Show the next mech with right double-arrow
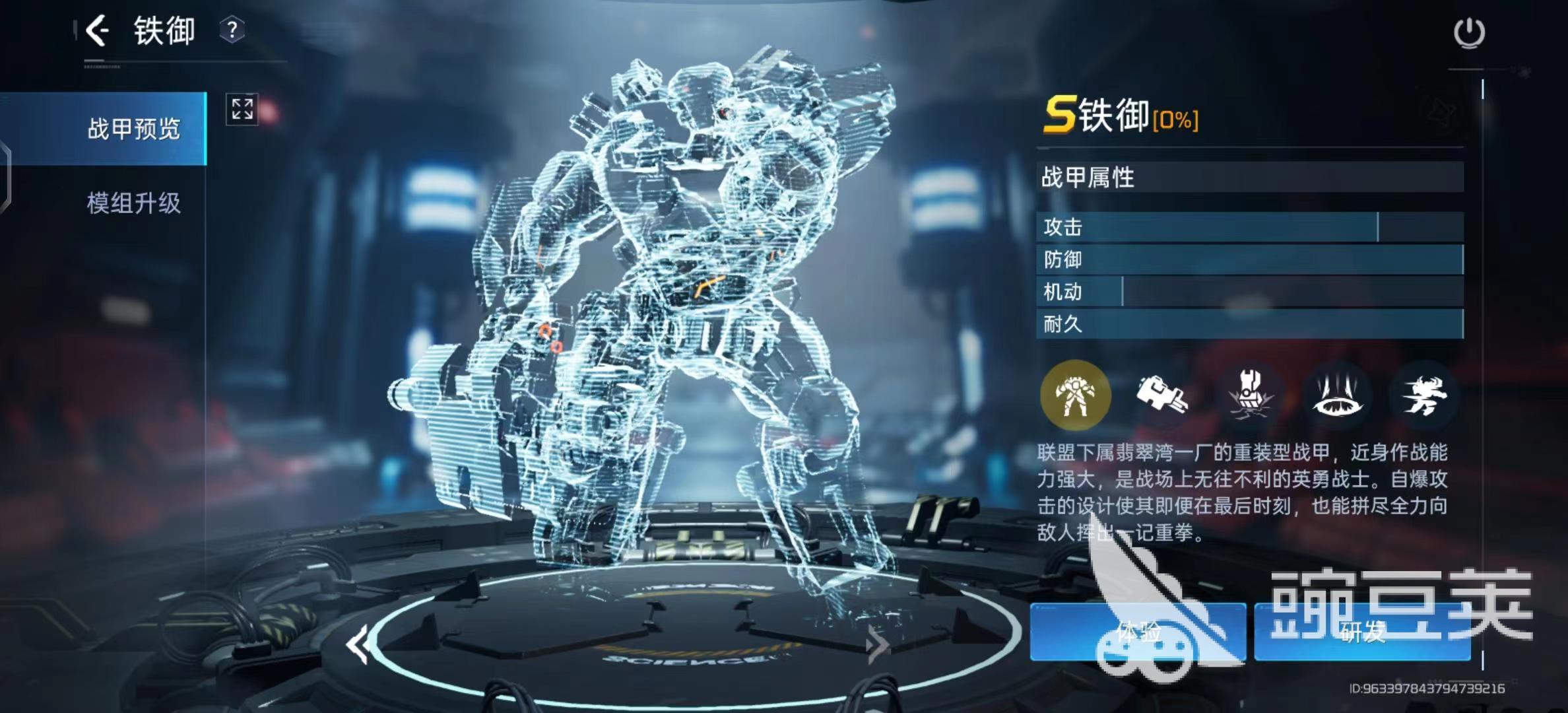 (877, 645)
